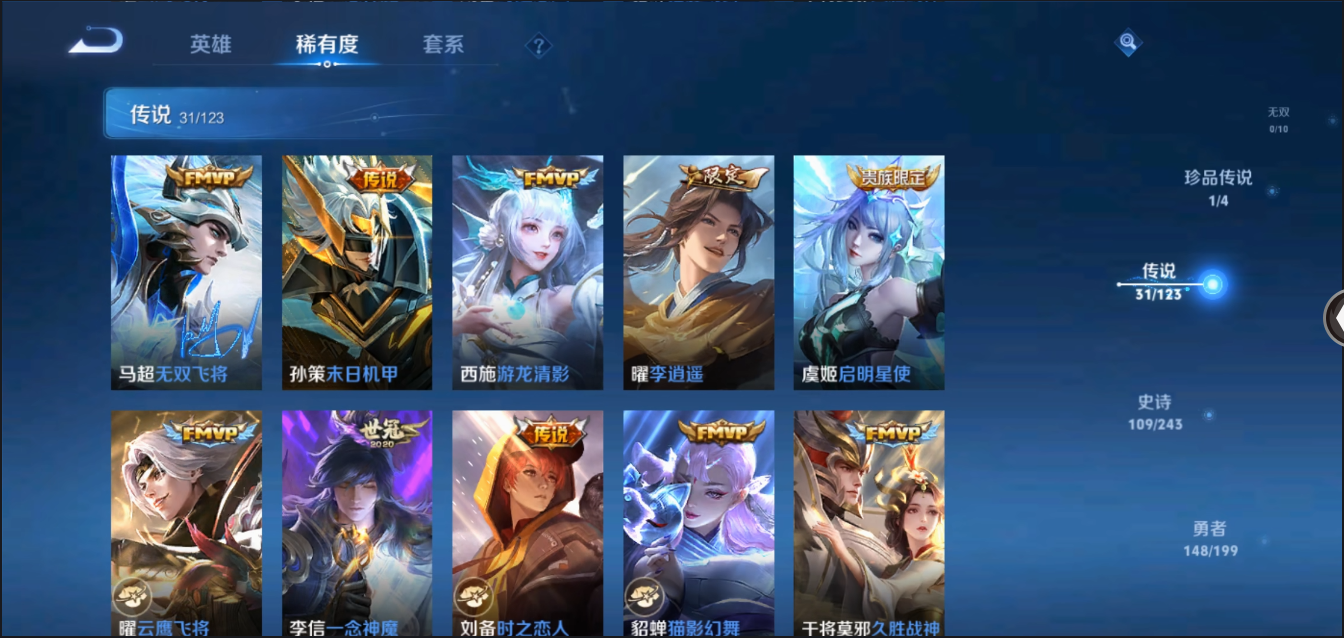The image size is (1344, 638).
Task: Open the 西施 游龙清影 skin card
Action: [527, 272]
